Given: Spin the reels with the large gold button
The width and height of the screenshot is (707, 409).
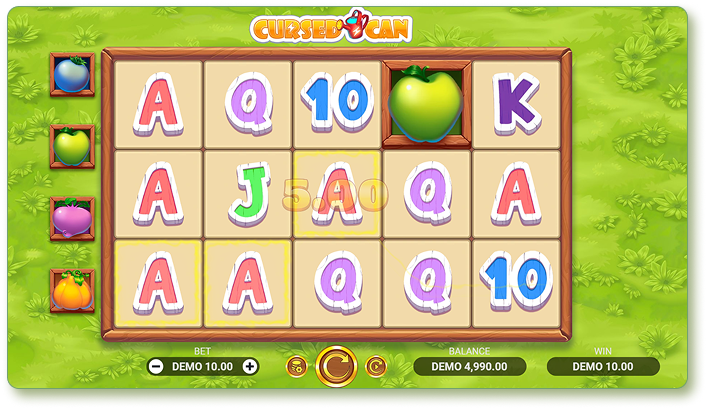Looking at the screenshot, I should (336, 366).
